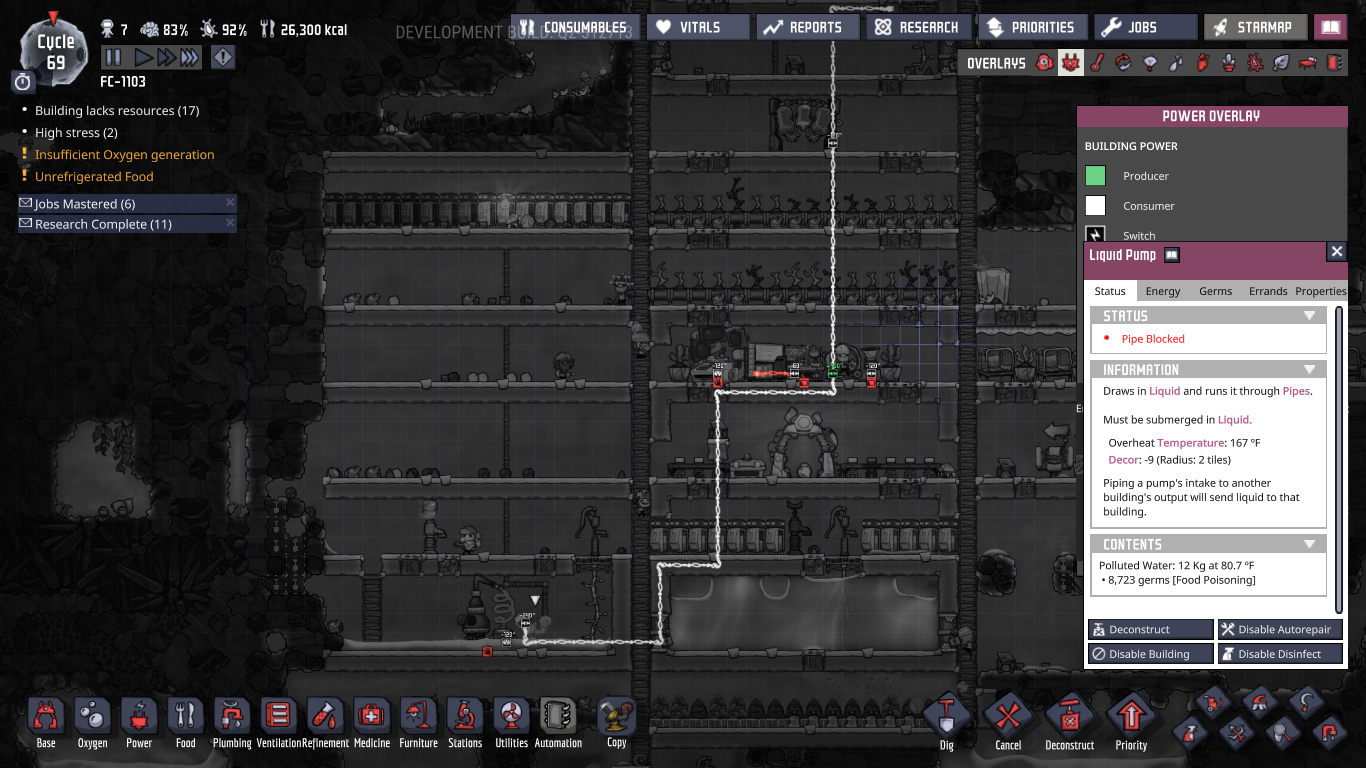Disable the Liquid Pump building
1366x768 pixels.
coord(1150,653)
